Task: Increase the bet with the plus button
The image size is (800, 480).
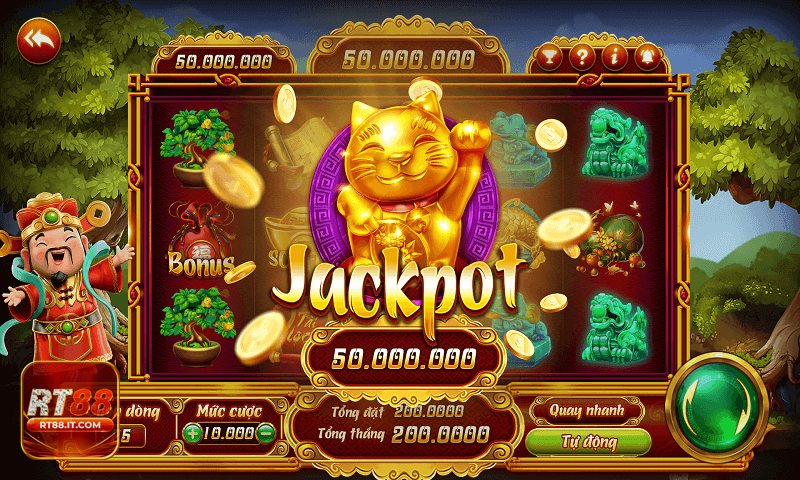Action: coord(192,433)
